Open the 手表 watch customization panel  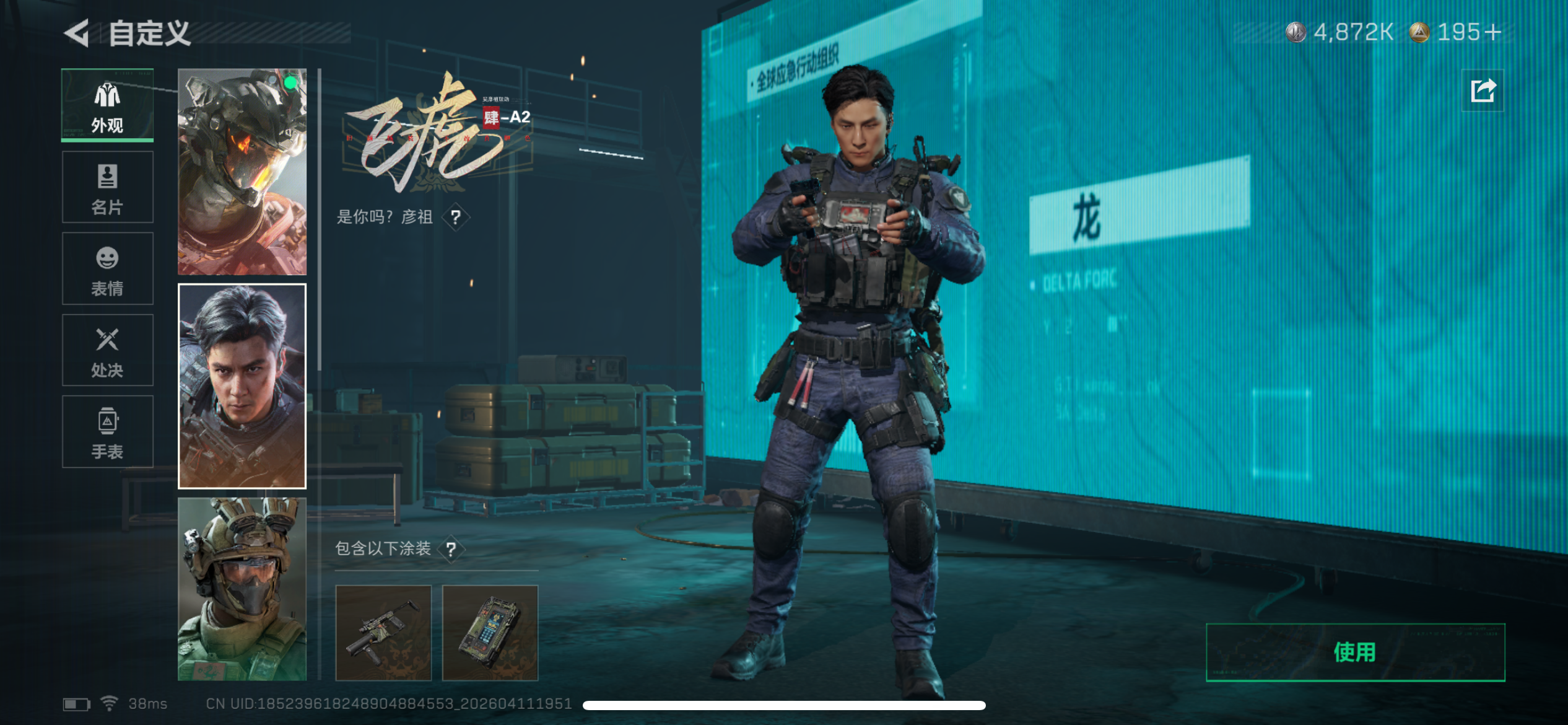108,431
